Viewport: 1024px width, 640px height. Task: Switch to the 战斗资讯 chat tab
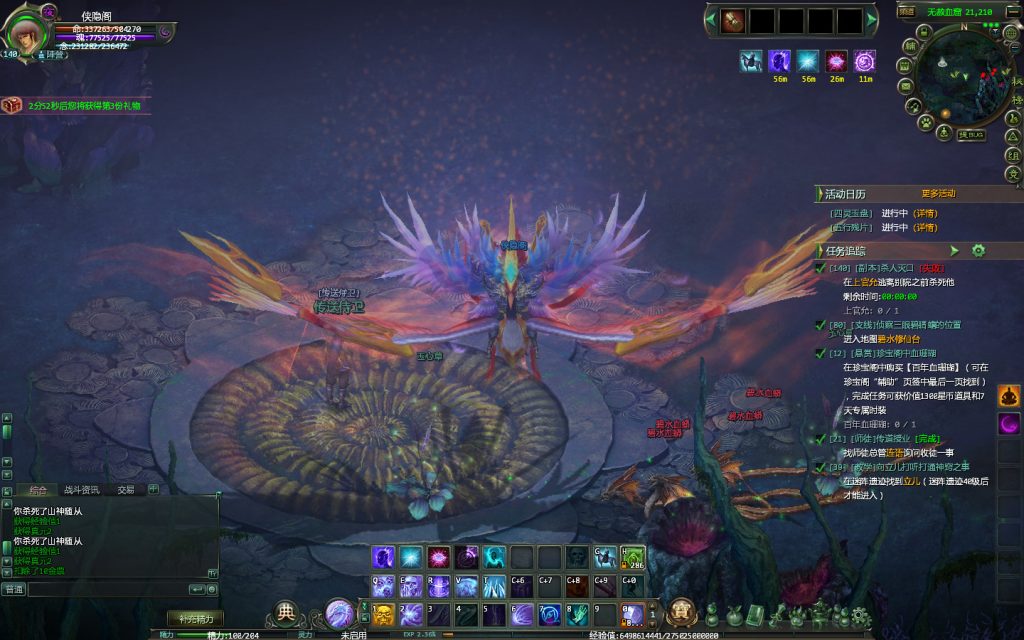81,490
